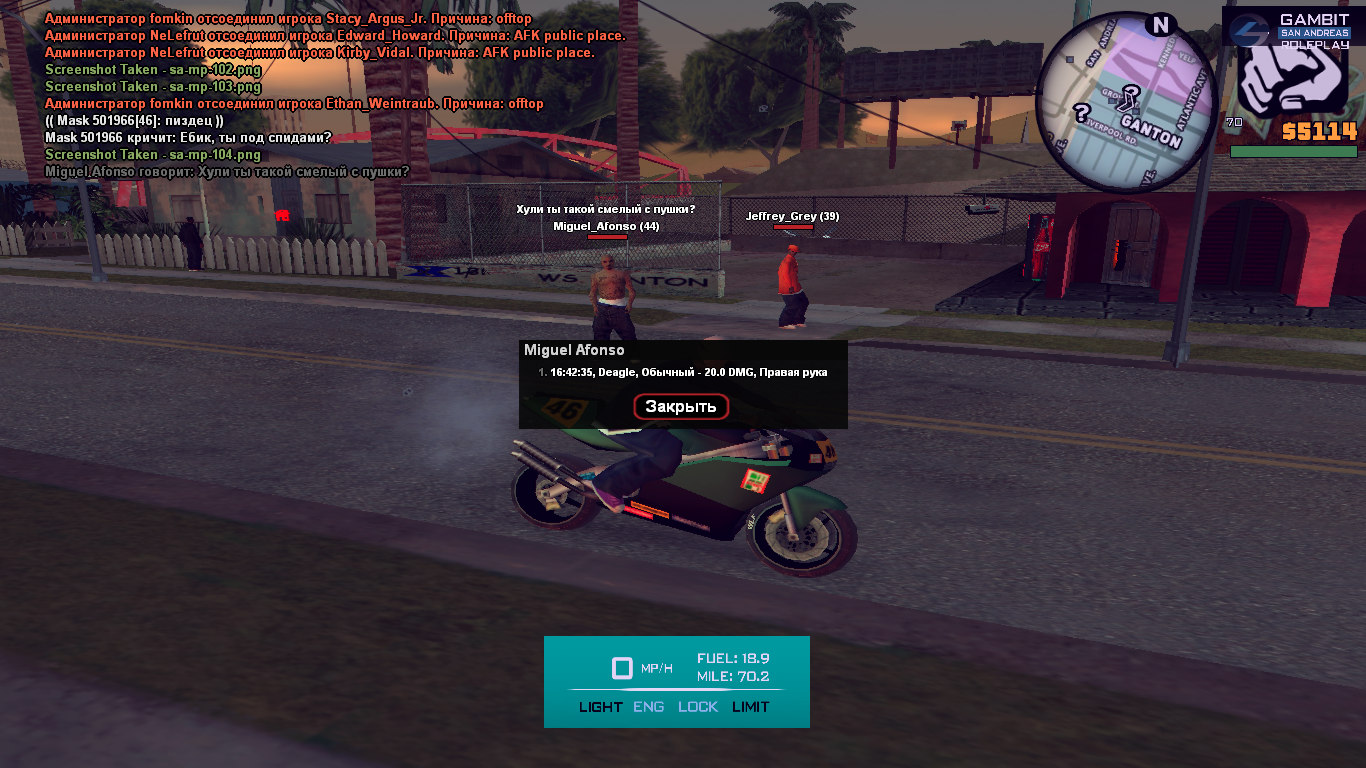Close the Miguel Afonso damage dialog

pyautogui.click(x=681, y=406)
